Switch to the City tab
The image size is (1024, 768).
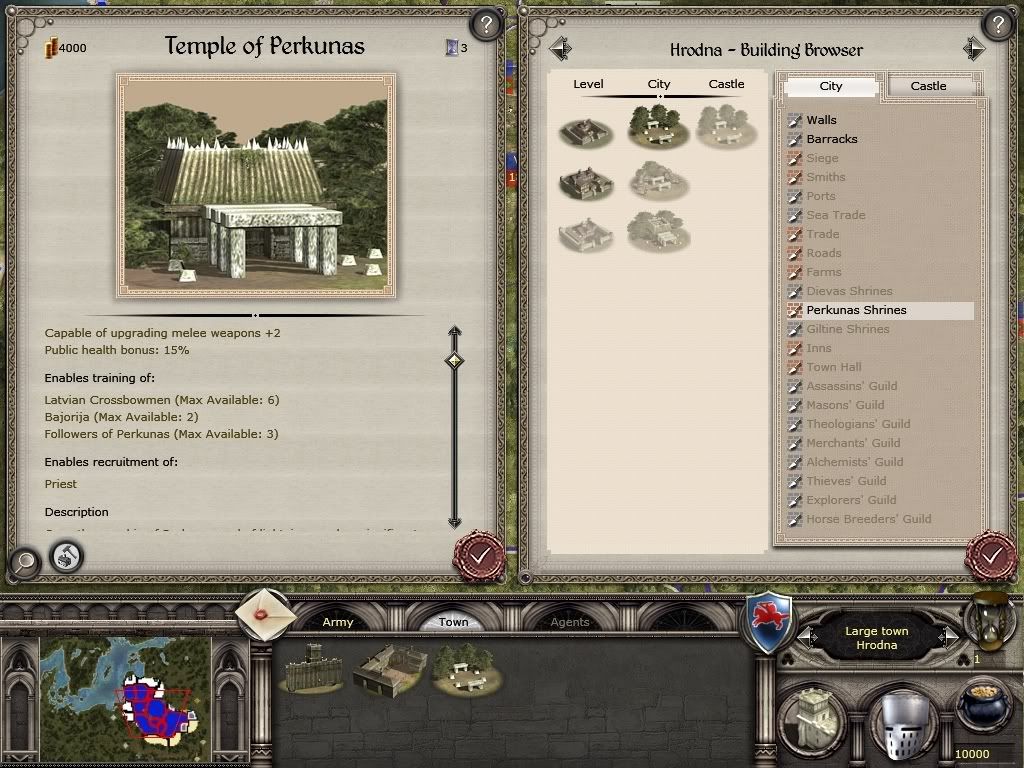click(x=831, y=86)
